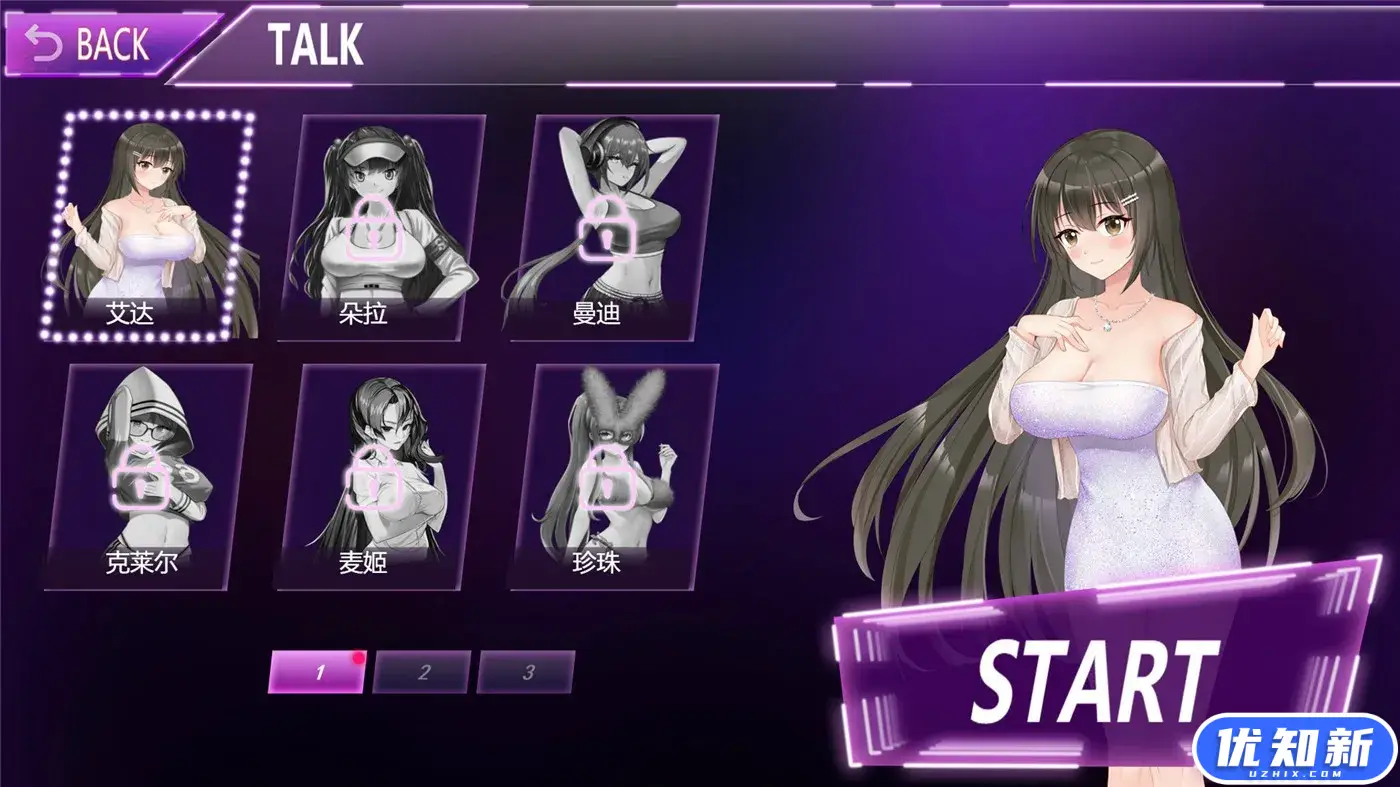Go back using the BACK button

tap(95, 45)
